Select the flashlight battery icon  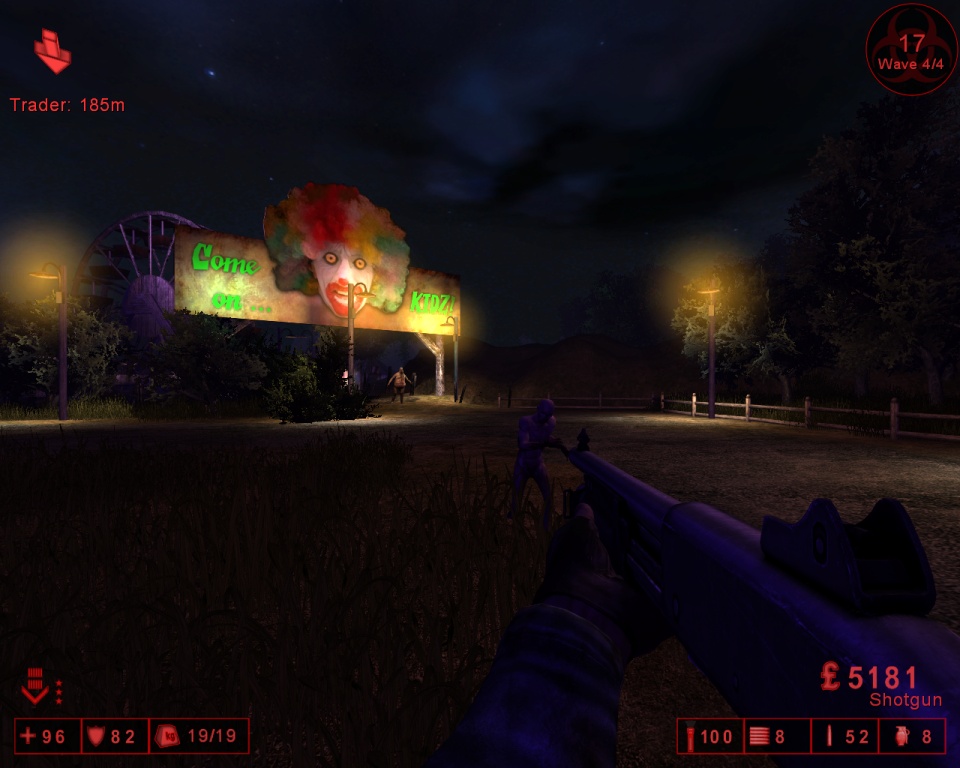(x=688, y=738)
